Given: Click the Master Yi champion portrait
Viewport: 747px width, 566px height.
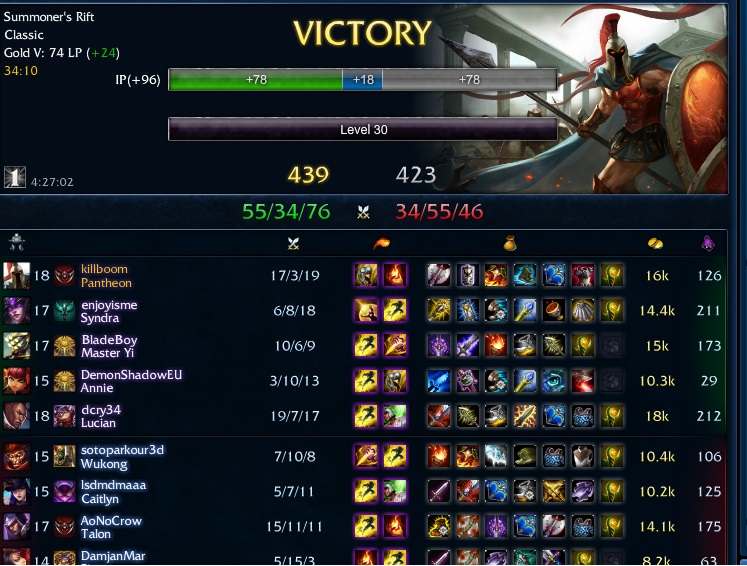Looking at the screenshot, I should click(x=16, y=346).
